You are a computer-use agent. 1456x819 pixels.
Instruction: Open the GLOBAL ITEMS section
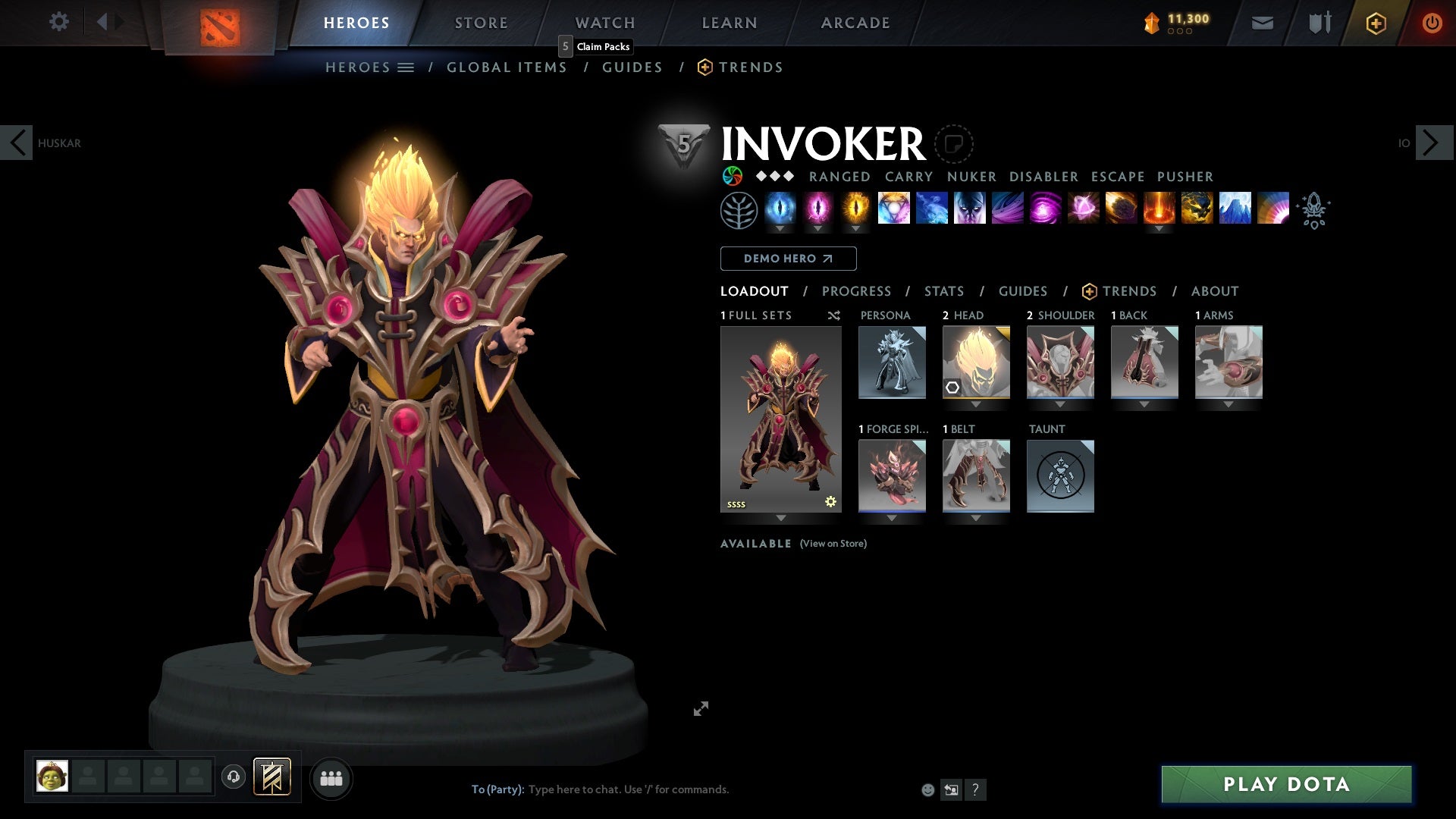[507, 67]
